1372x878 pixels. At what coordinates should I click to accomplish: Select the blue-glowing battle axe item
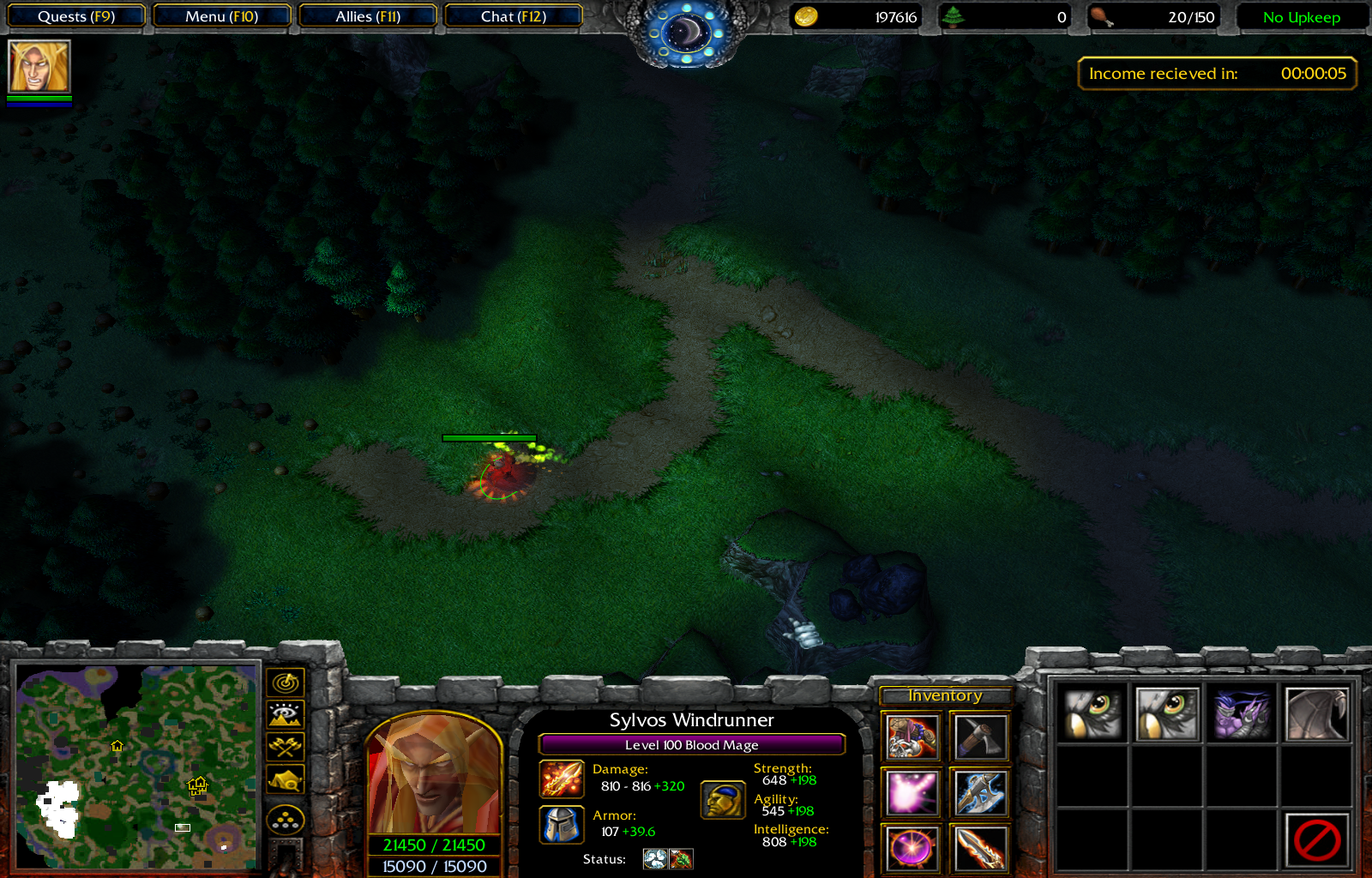pos(979,791)
